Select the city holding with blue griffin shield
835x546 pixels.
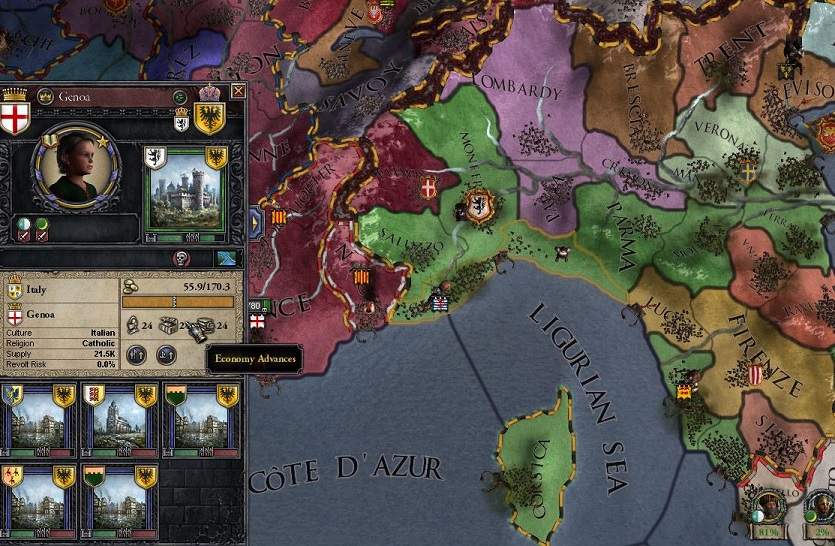[x=36, y=420]
